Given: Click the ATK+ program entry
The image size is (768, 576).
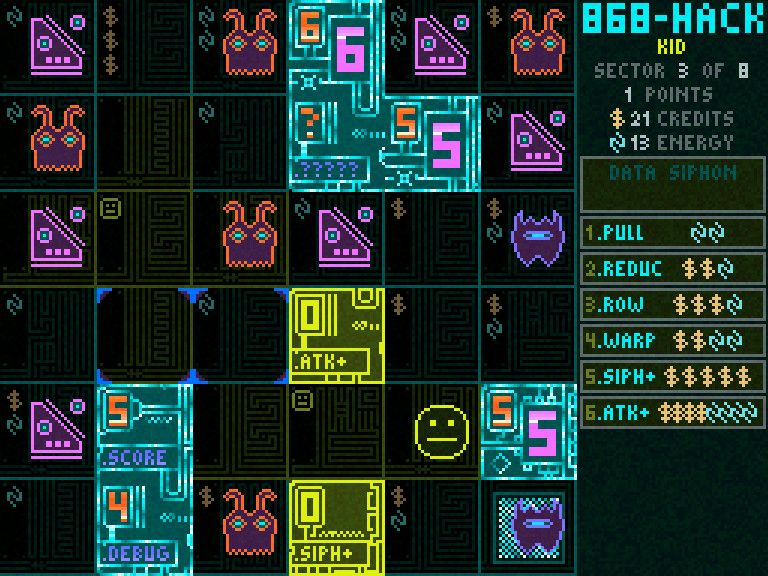Looking at the screenshot, I should tap(673, 412).
